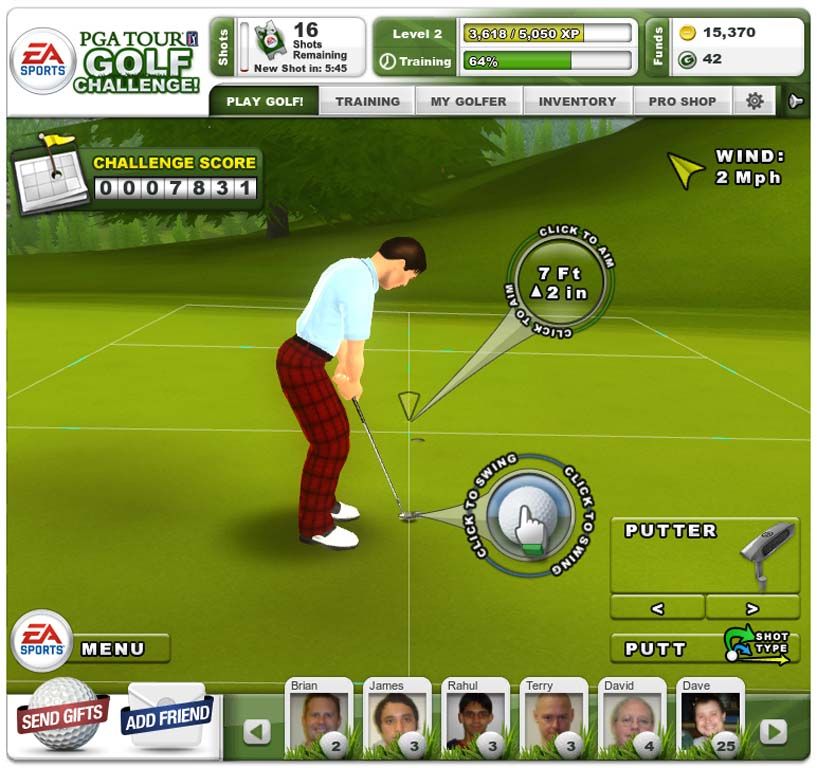
Task: Select the previous club arrow
Action: tap(656, 607)
